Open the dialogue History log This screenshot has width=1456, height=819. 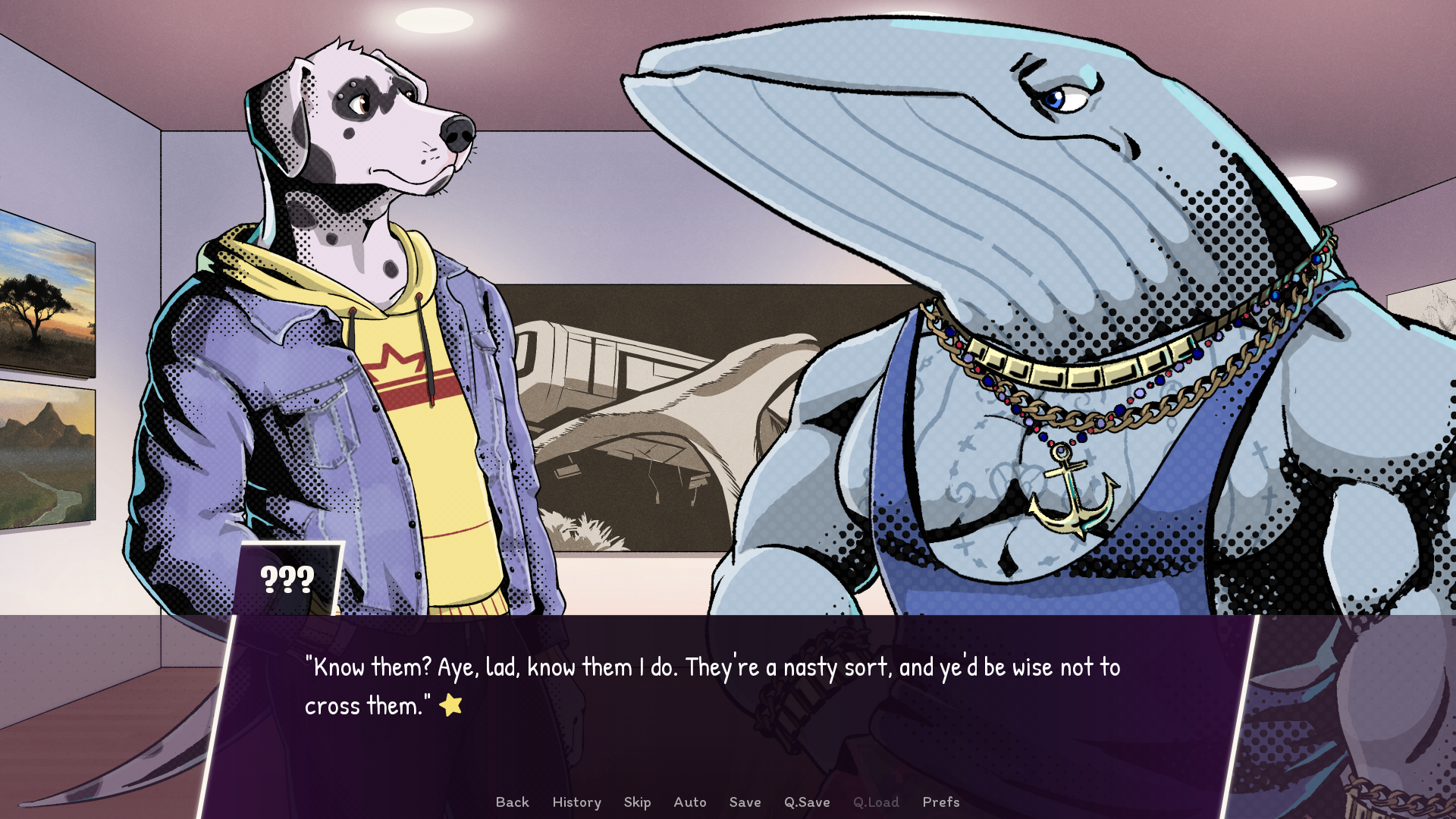[576, 802]
